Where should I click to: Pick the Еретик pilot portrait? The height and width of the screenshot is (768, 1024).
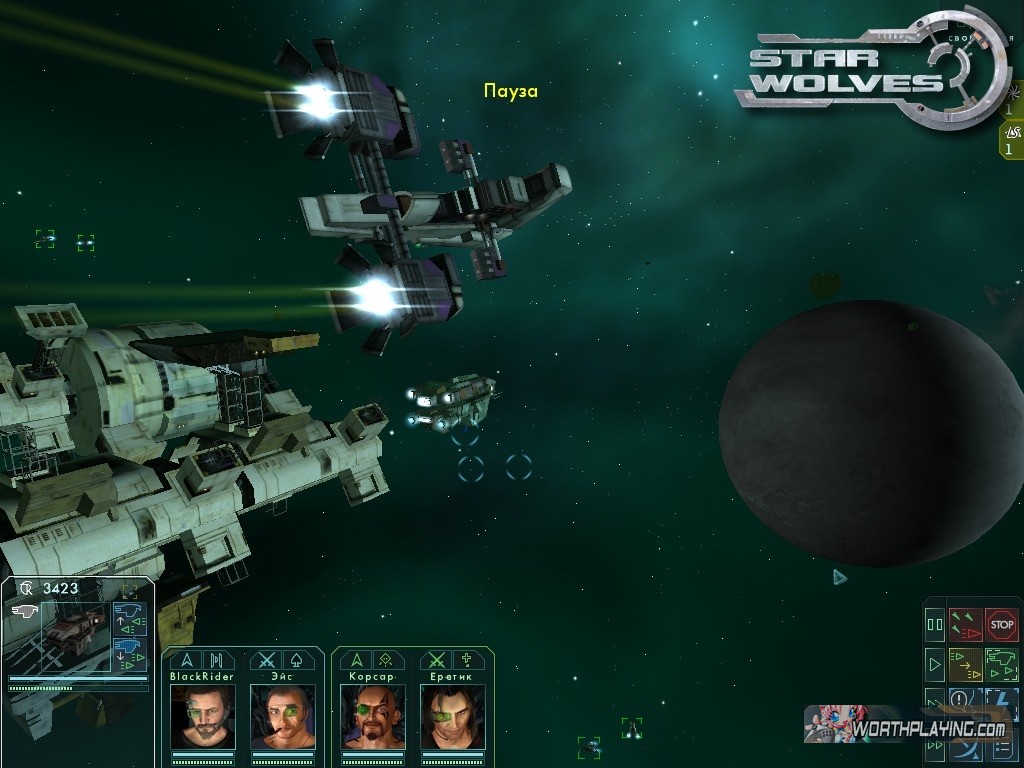(453, 716)
